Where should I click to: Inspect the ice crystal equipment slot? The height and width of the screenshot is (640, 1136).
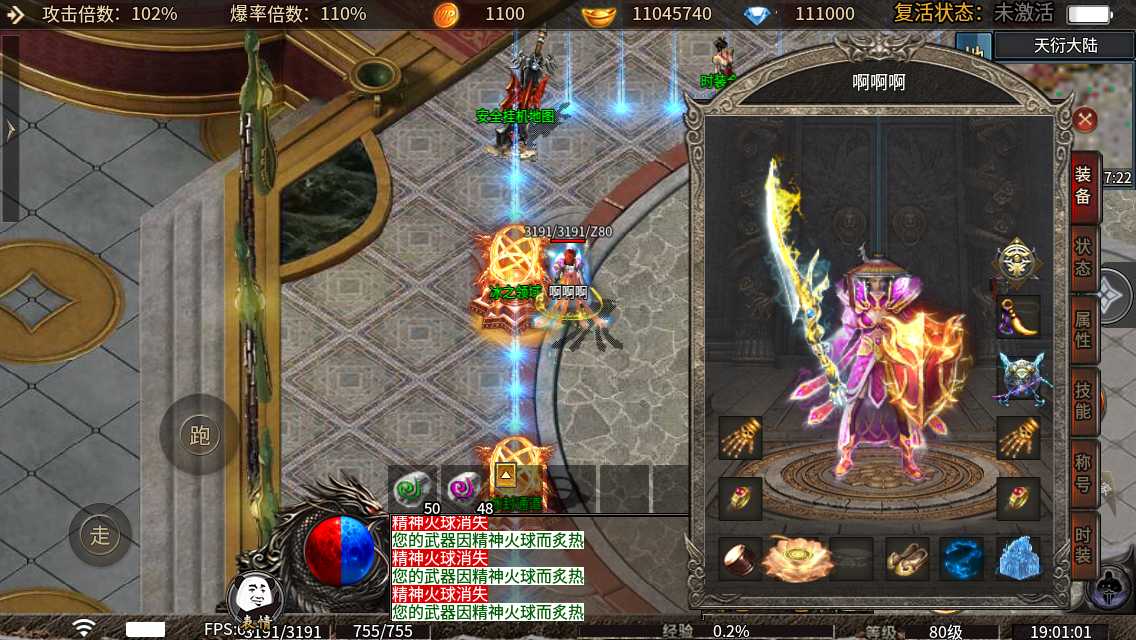[x=1018, y=559]
